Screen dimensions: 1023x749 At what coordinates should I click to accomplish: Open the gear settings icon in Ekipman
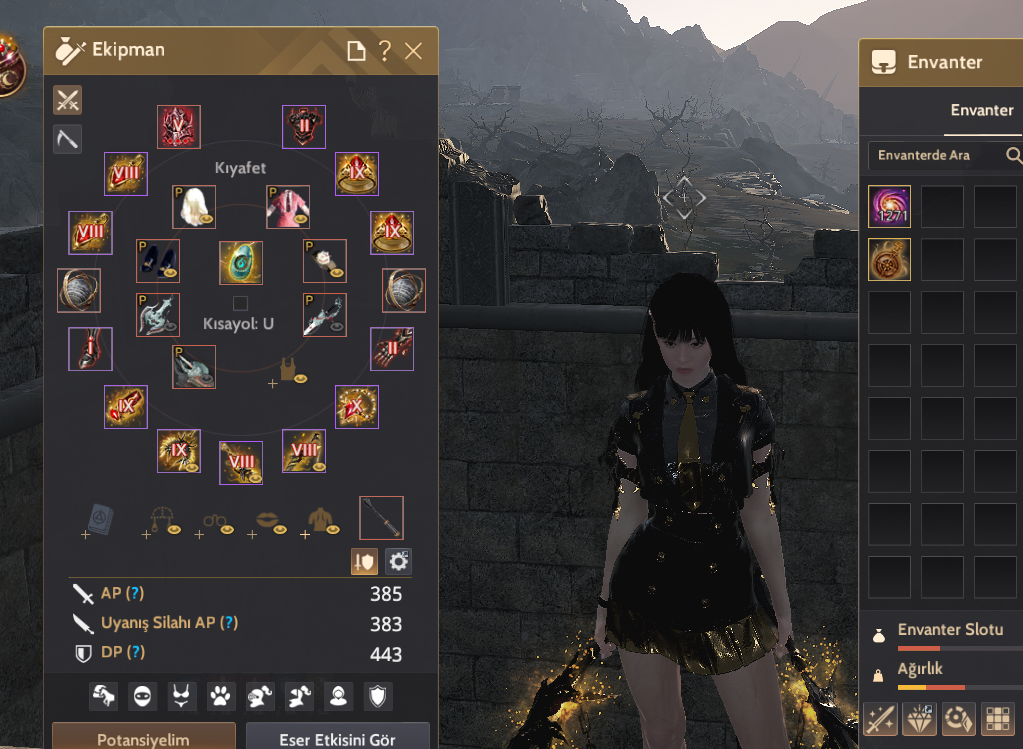(x=398, y=561)
